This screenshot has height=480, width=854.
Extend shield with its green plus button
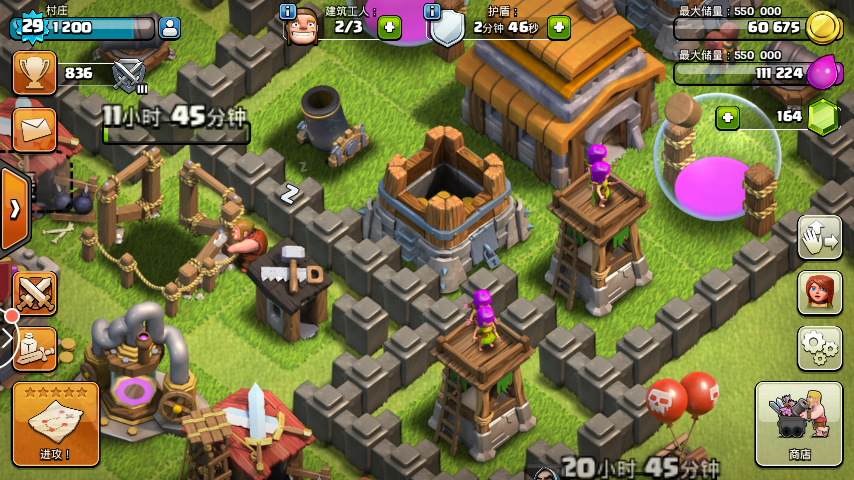pos(559,28)
